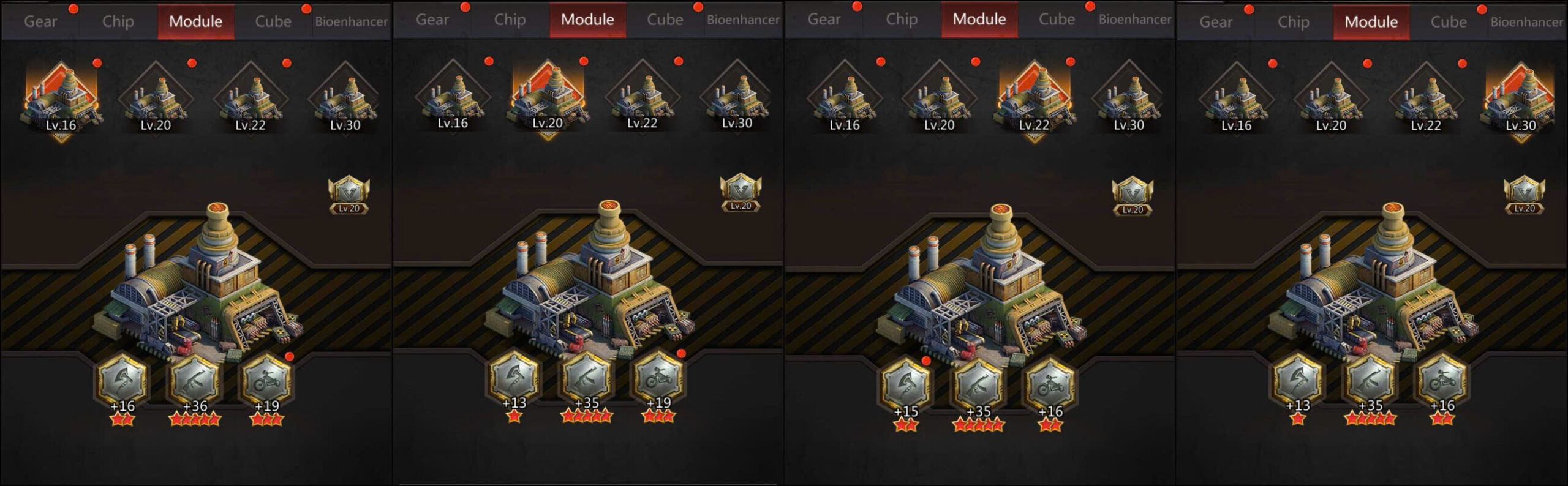
Task: Open the axe module showing +15
Action: coord(906,386)
